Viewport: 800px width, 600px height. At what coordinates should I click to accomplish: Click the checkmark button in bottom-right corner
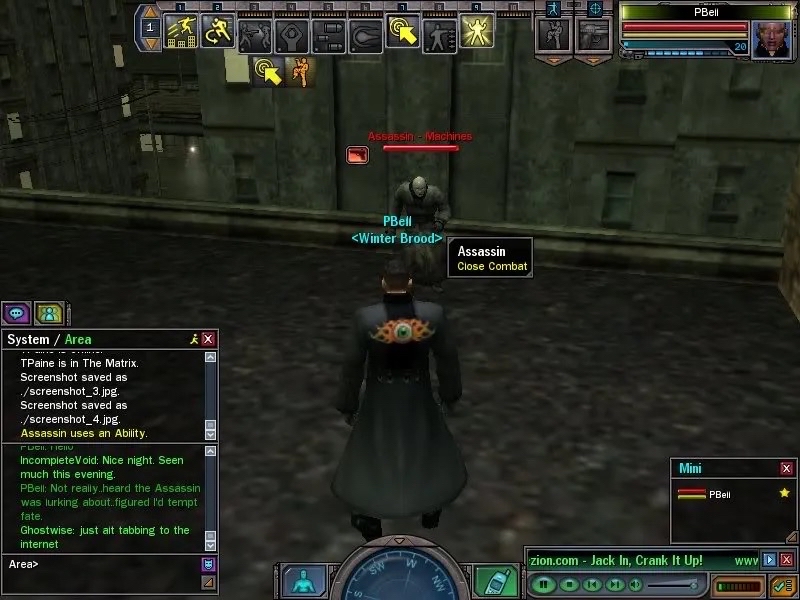click(781, 585)
